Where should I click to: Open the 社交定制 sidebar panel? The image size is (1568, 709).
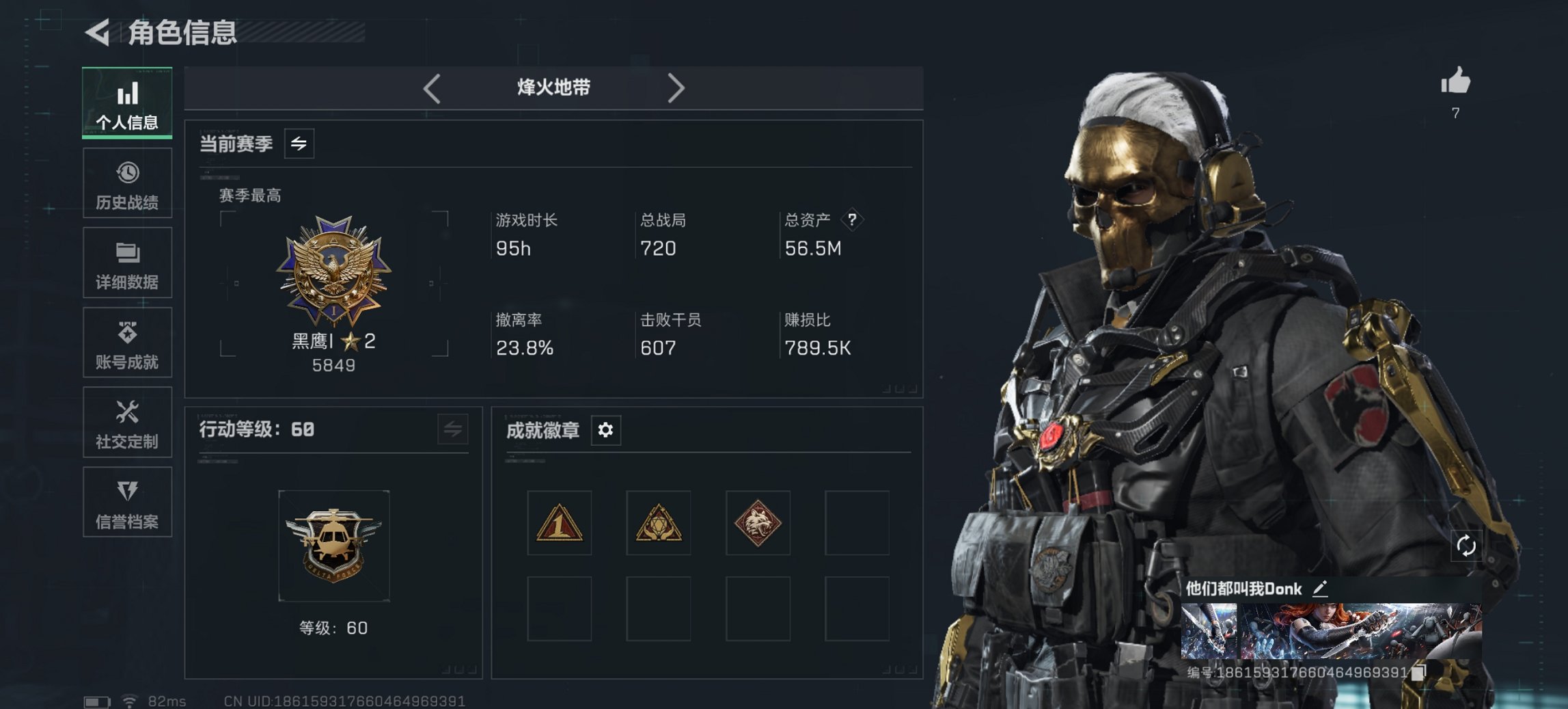(127, 423)
